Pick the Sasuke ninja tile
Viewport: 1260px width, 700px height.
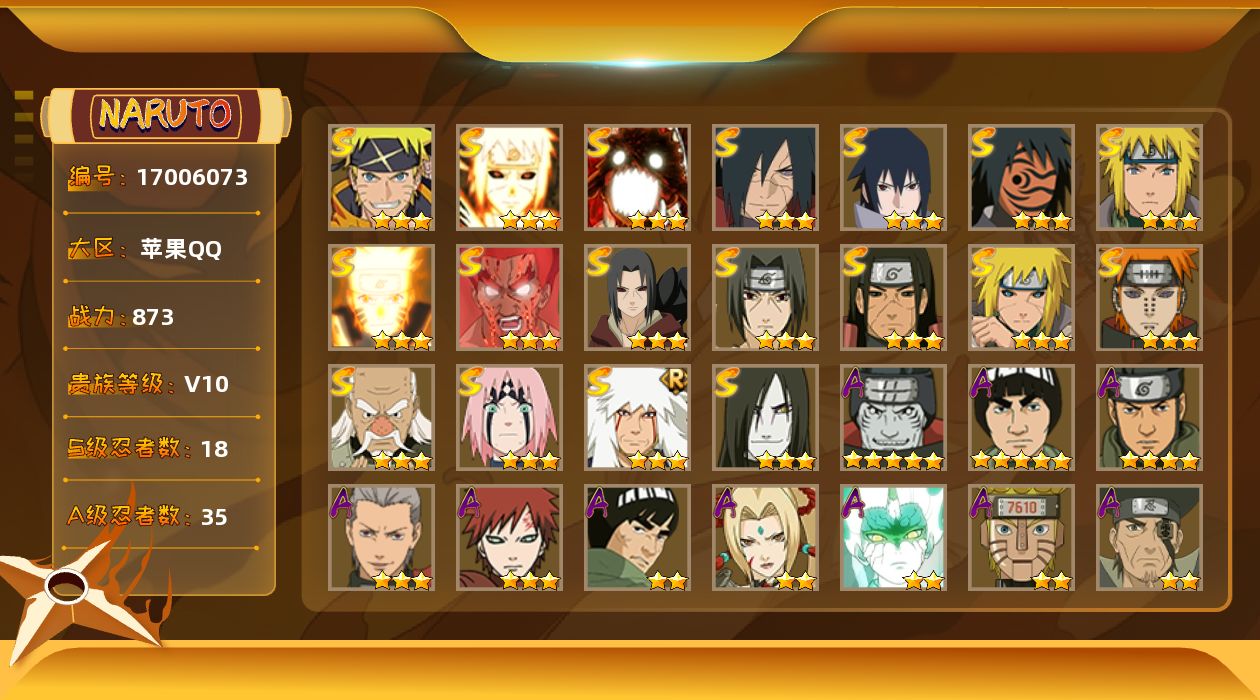[893, 177]
